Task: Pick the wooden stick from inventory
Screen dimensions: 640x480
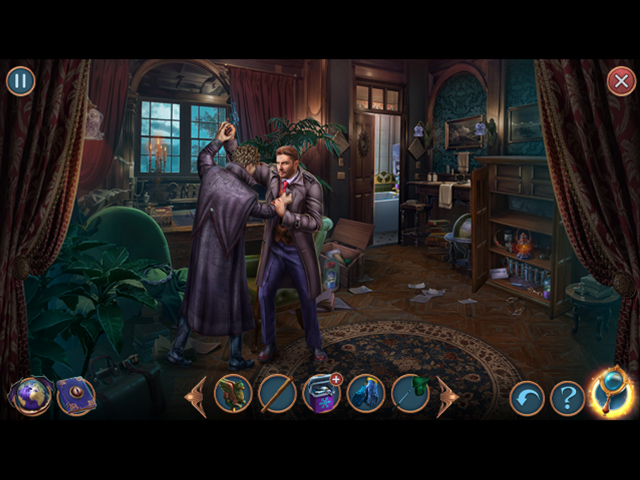Action: point(277,394)
